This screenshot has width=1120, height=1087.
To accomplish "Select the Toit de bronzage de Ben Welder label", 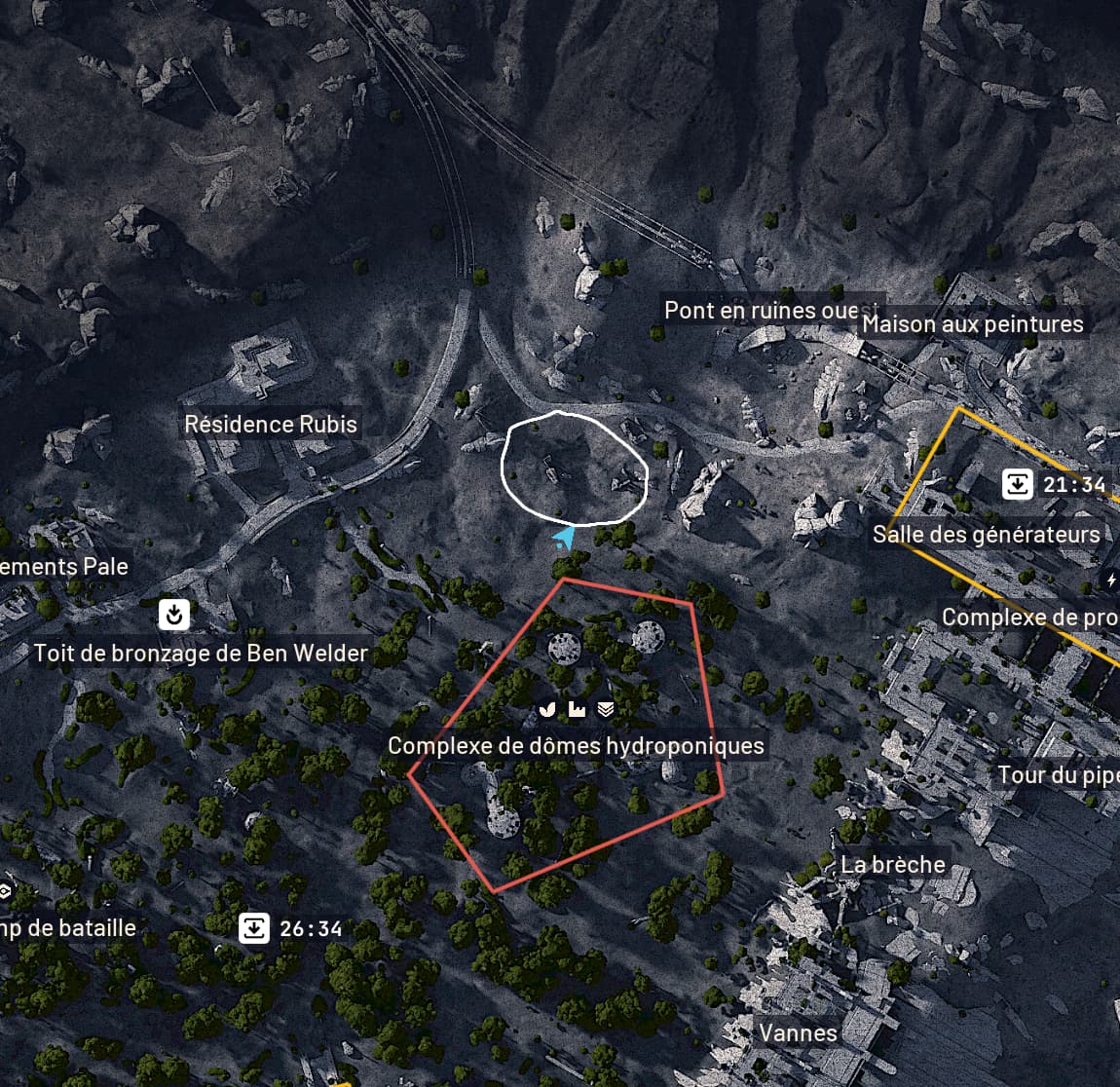I will point(202,654).
